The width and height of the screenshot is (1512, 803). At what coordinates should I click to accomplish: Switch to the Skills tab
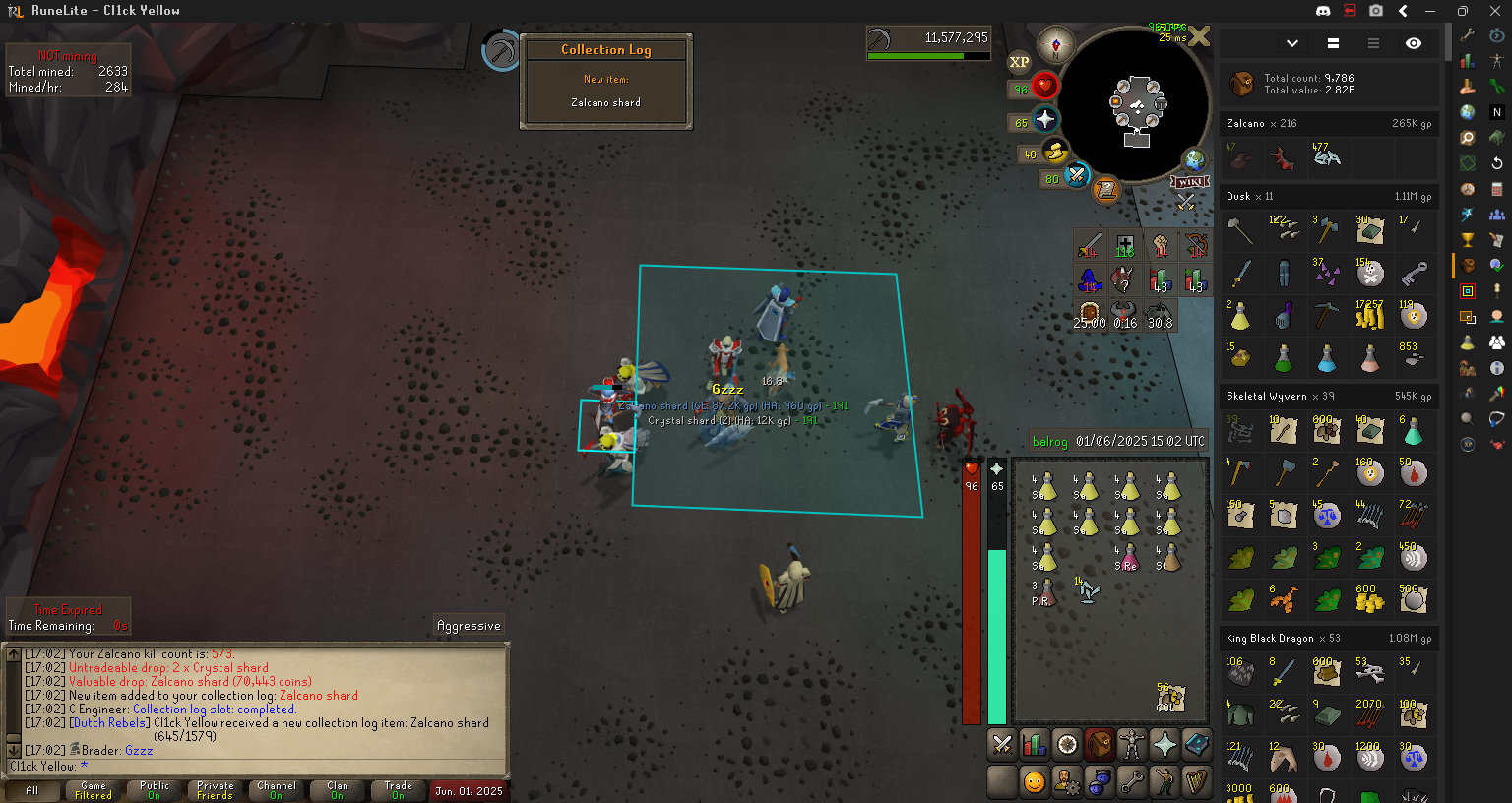[1035, 745]
